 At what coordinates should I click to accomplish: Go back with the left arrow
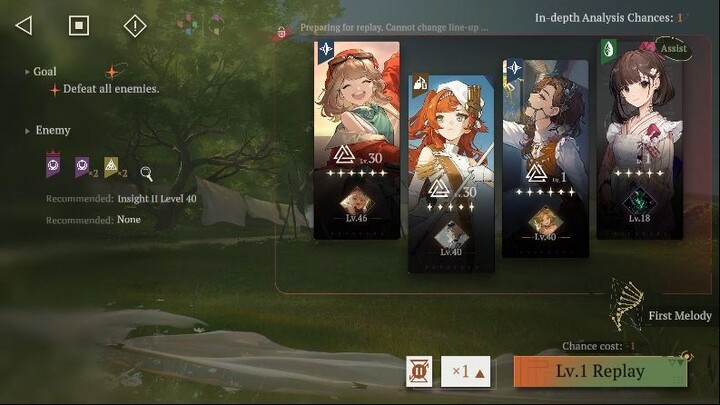23,25
